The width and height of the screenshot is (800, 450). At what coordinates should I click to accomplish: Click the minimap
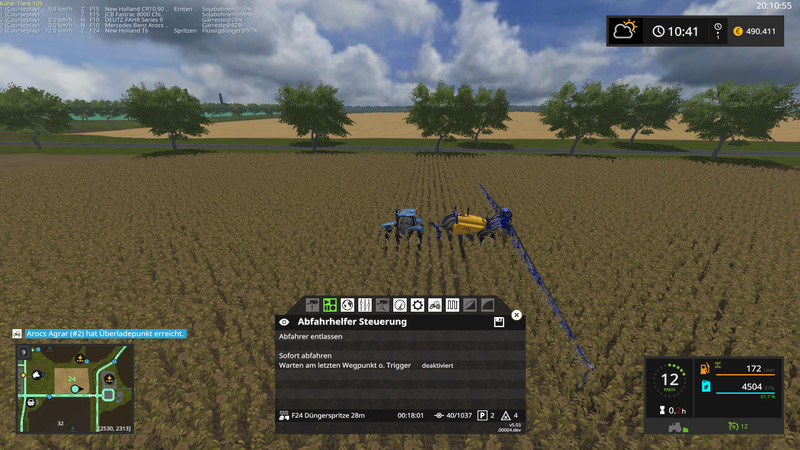(74, 389)
